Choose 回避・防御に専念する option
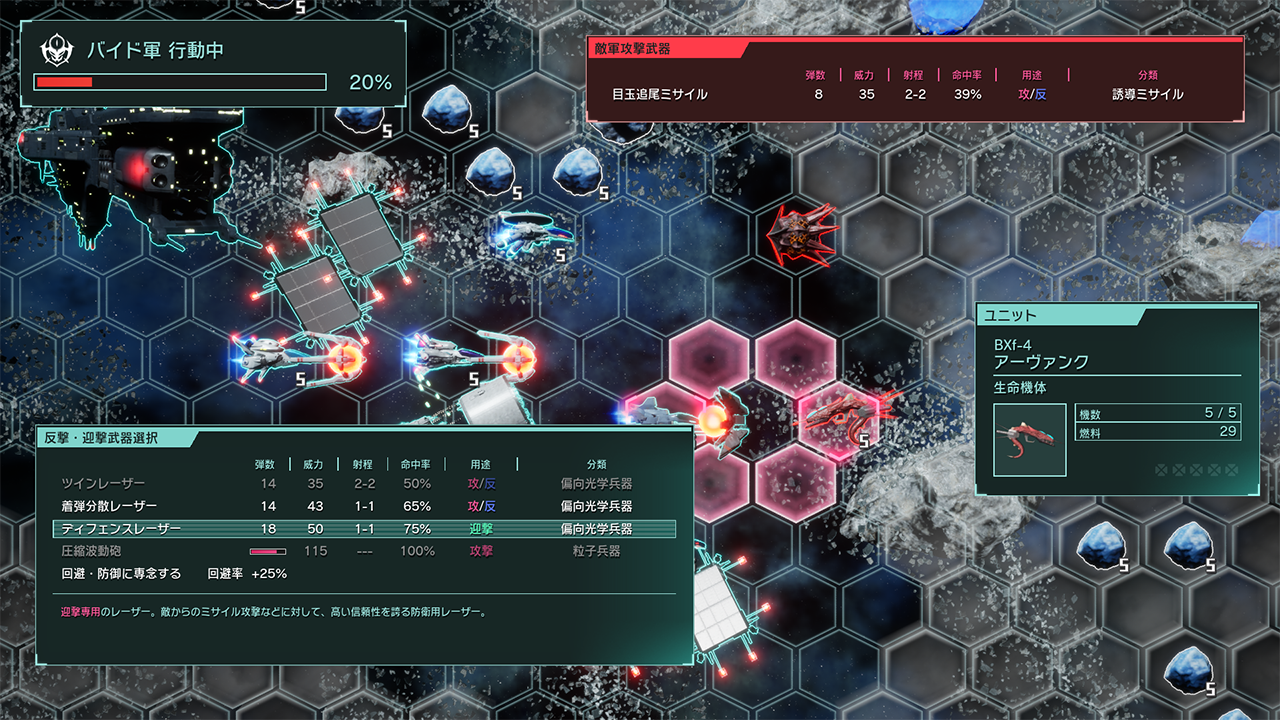 [122, 574]
